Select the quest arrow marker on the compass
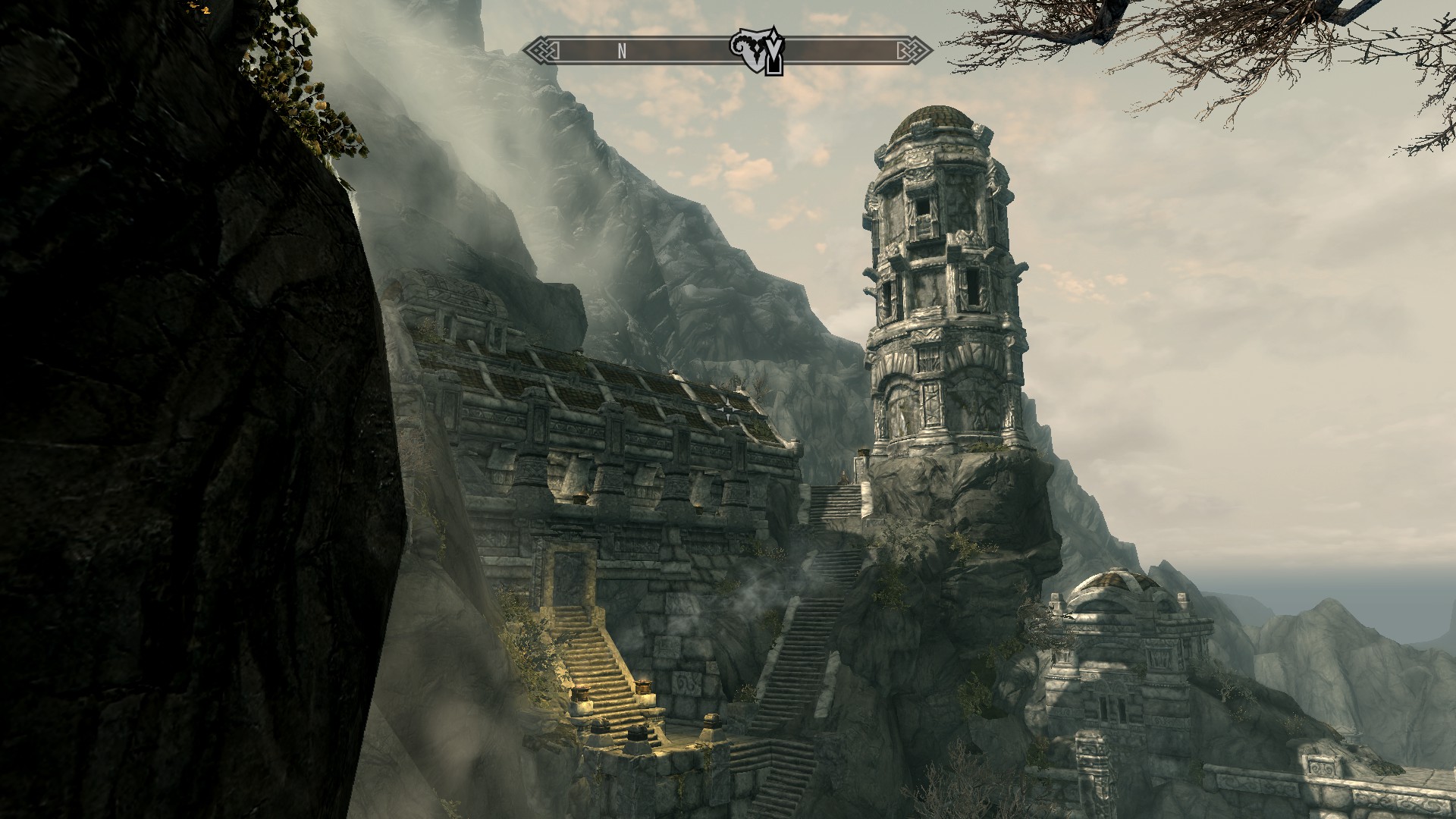 tap(773, 53)
